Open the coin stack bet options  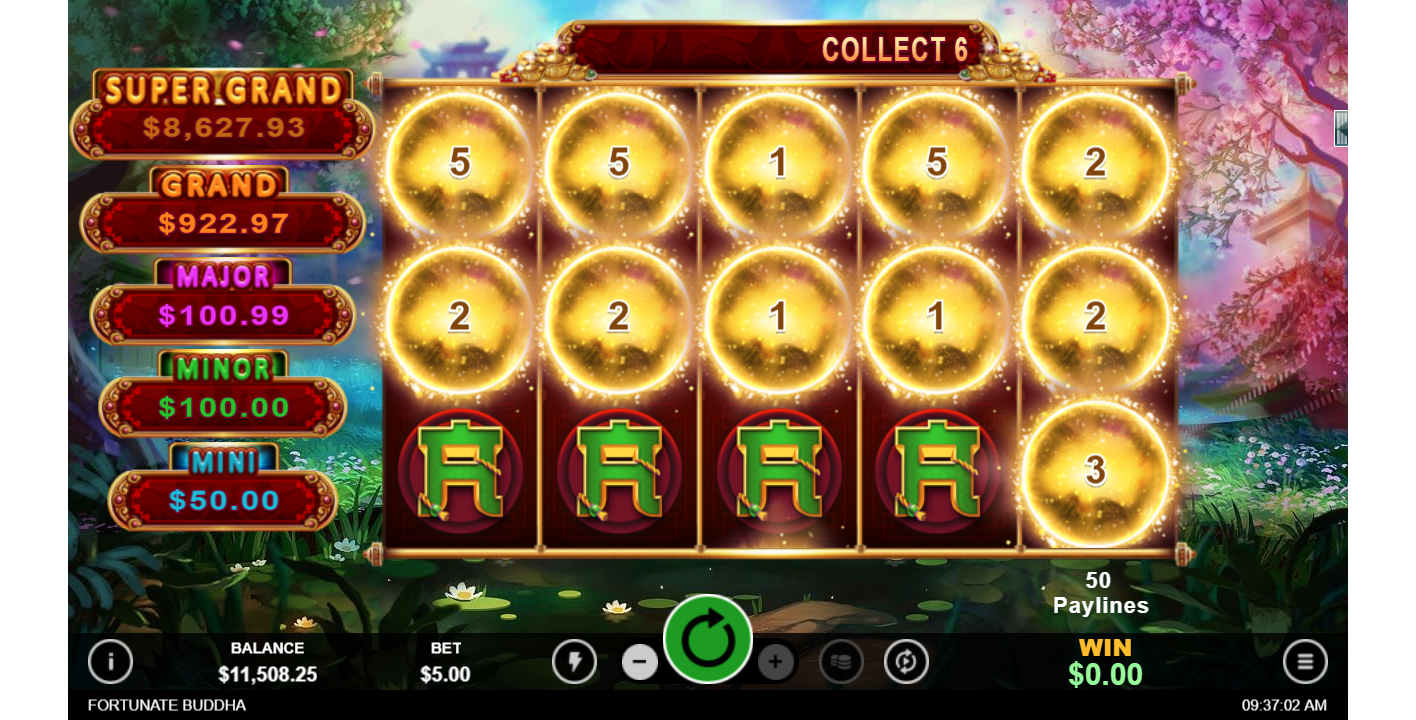[841, 661]
